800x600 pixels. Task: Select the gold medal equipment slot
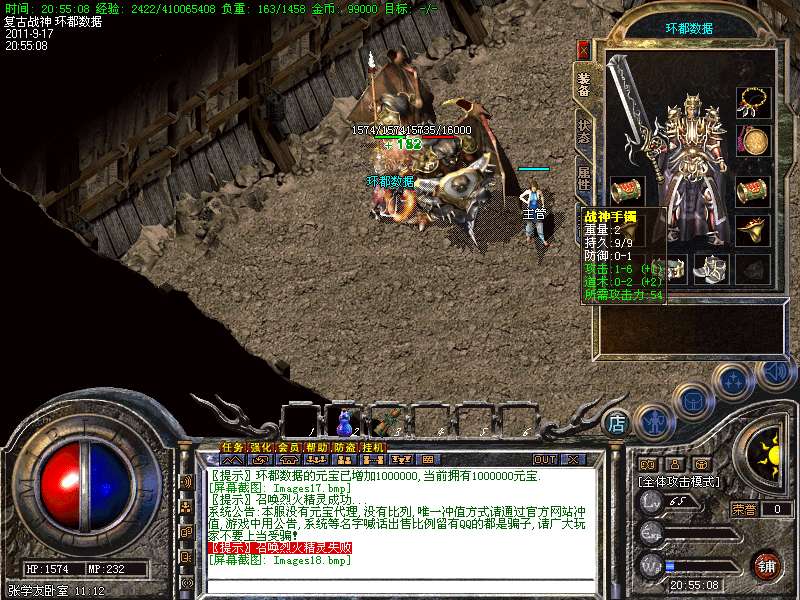pos(752,139)
